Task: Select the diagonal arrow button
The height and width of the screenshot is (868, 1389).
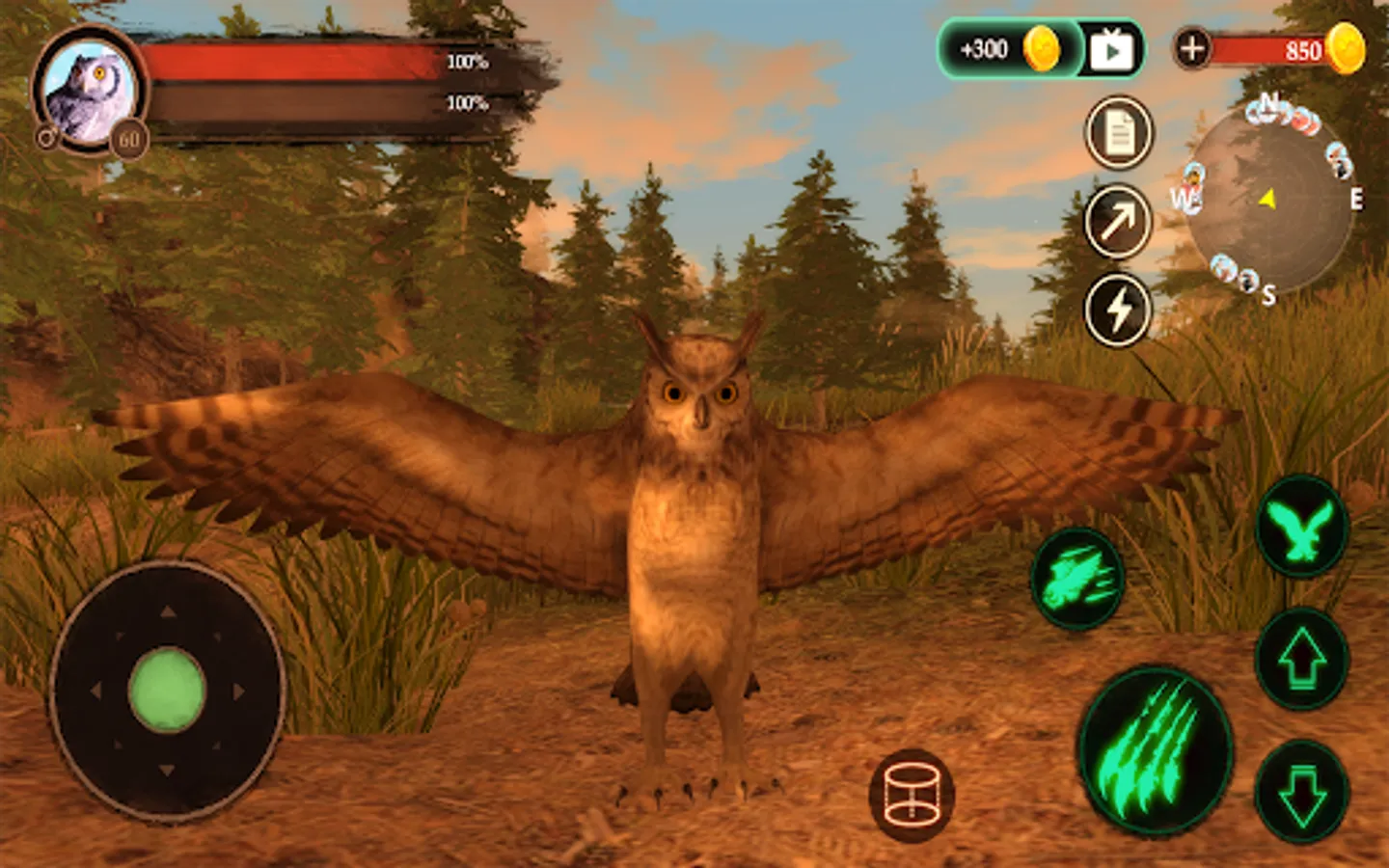Action: click(x=1118, y=222)
